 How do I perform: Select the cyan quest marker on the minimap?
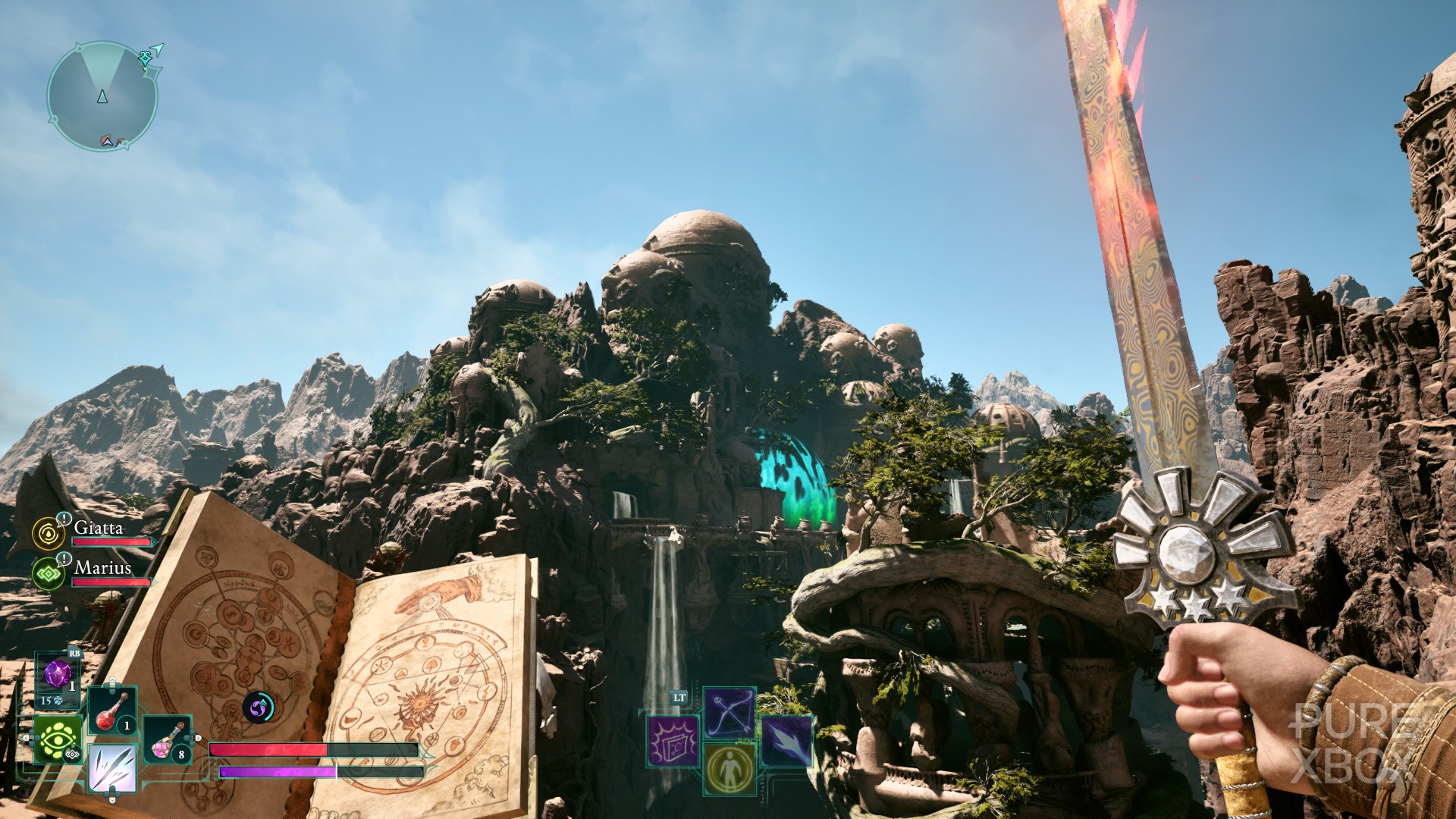click(x=146, y=58)
